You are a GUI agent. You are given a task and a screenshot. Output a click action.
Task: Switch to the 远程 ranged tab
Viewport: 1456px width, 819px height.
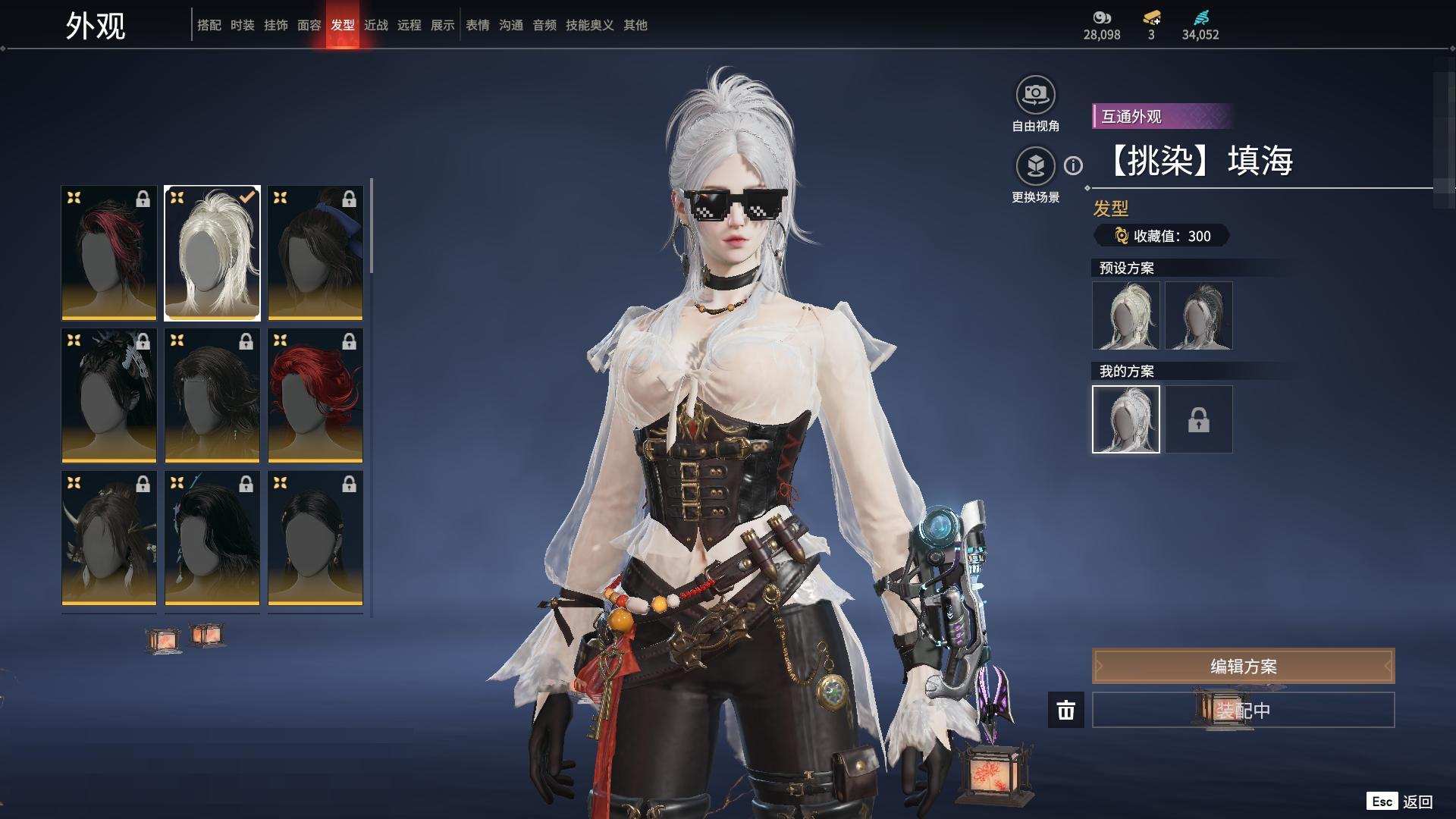coord(409,25)
